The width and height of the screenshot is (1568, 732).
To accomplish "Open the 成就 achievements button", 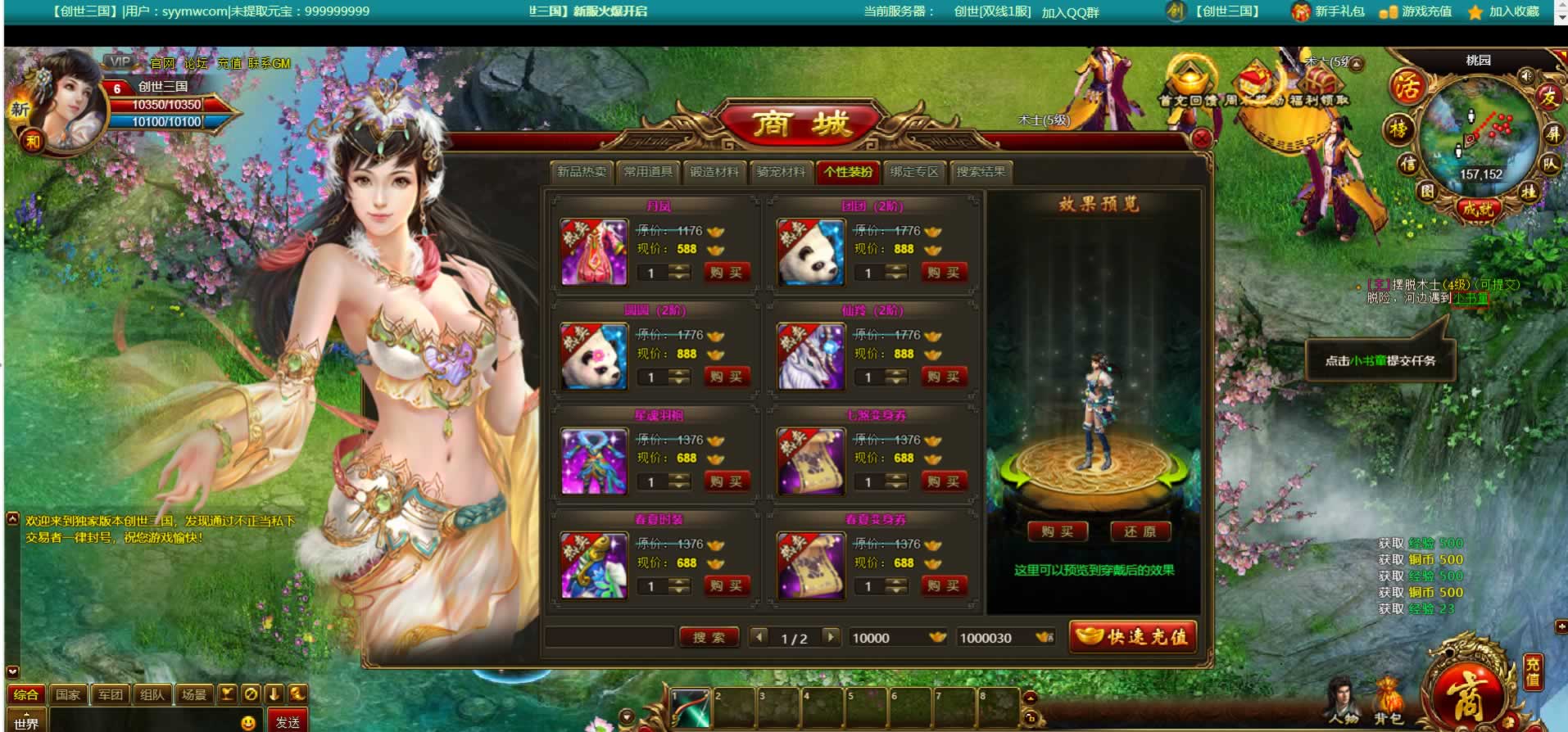I will (1477, 209).
